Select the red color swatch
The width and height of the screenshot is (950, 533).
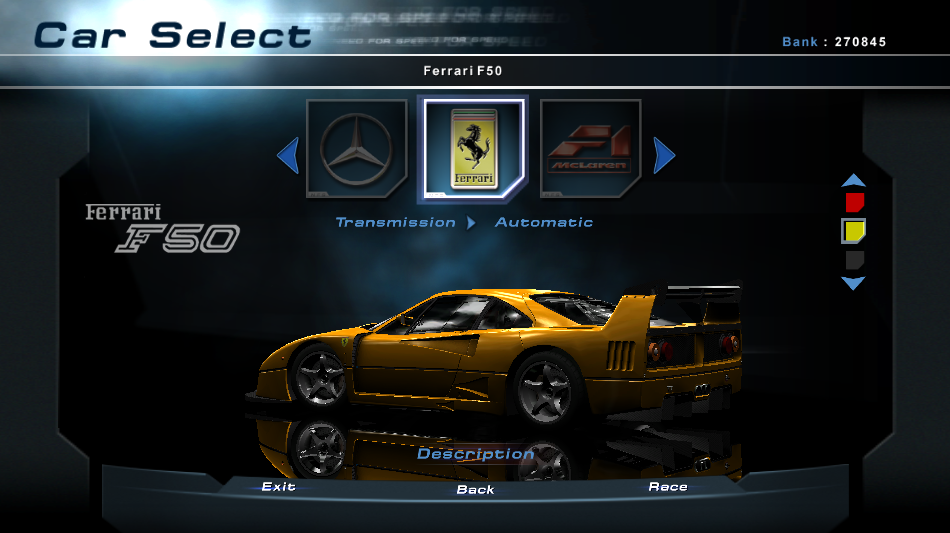(x=853, y=203)
